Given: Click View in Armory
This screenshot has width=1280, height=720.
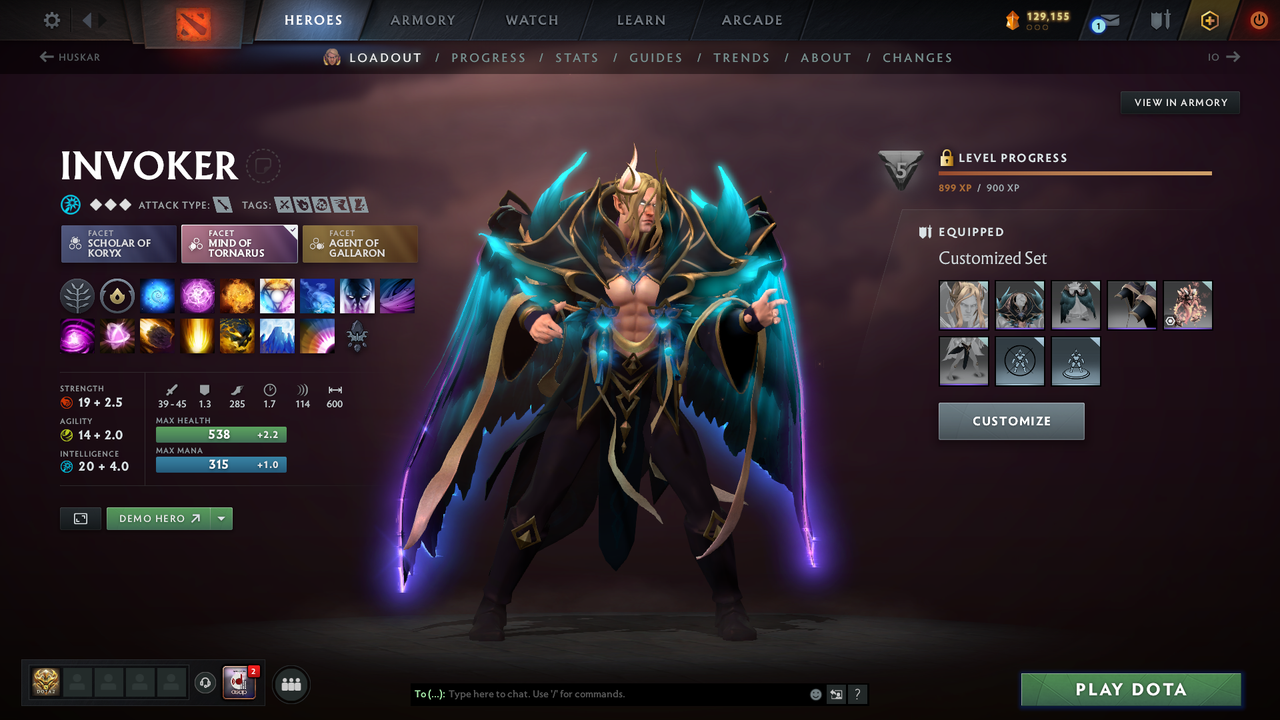Looking at the screenshot, I should tap(1179, 102).
